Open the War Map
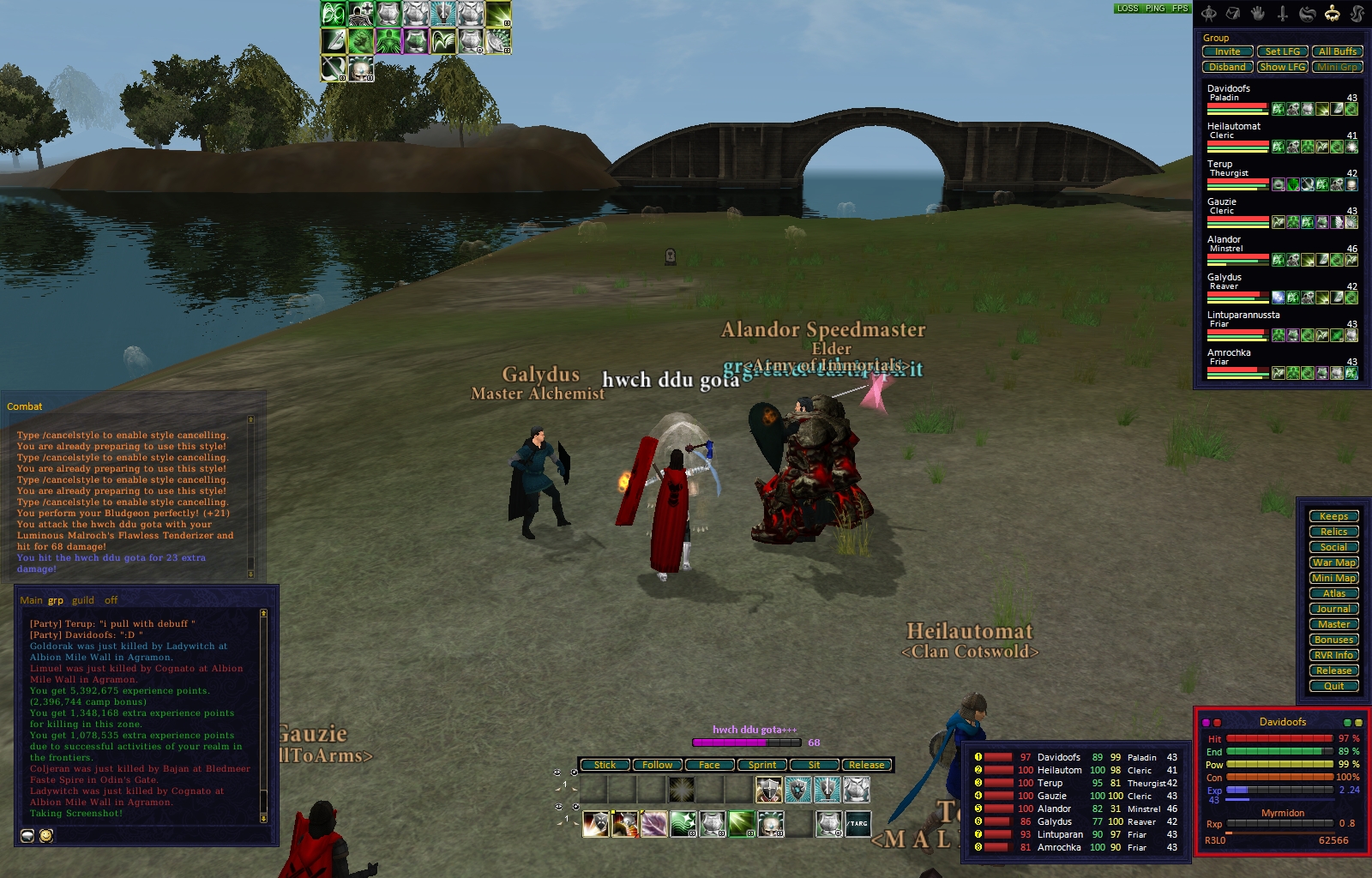1372x878 pixels. (1333, 562)
